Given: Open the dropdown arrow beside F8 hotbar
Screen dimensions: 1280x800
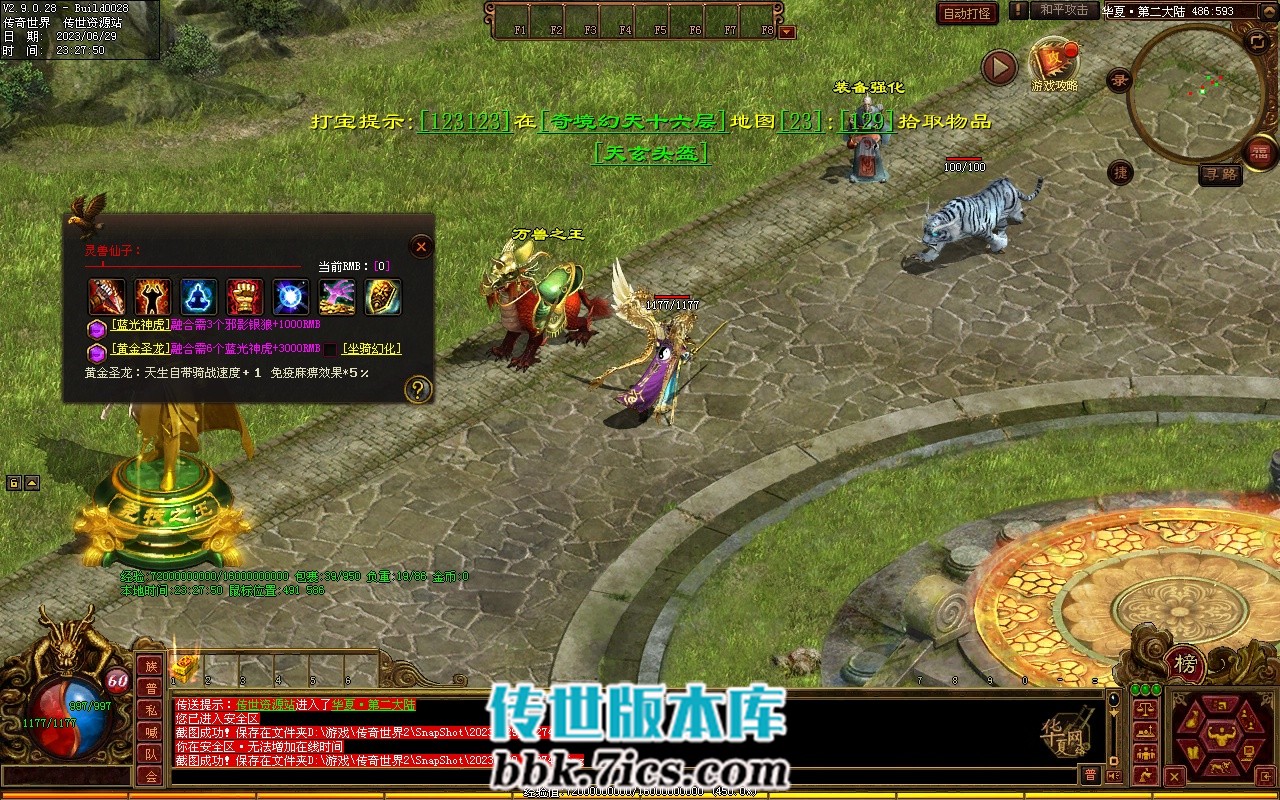Looking at the screenshot, I should (x=787, y=32).
